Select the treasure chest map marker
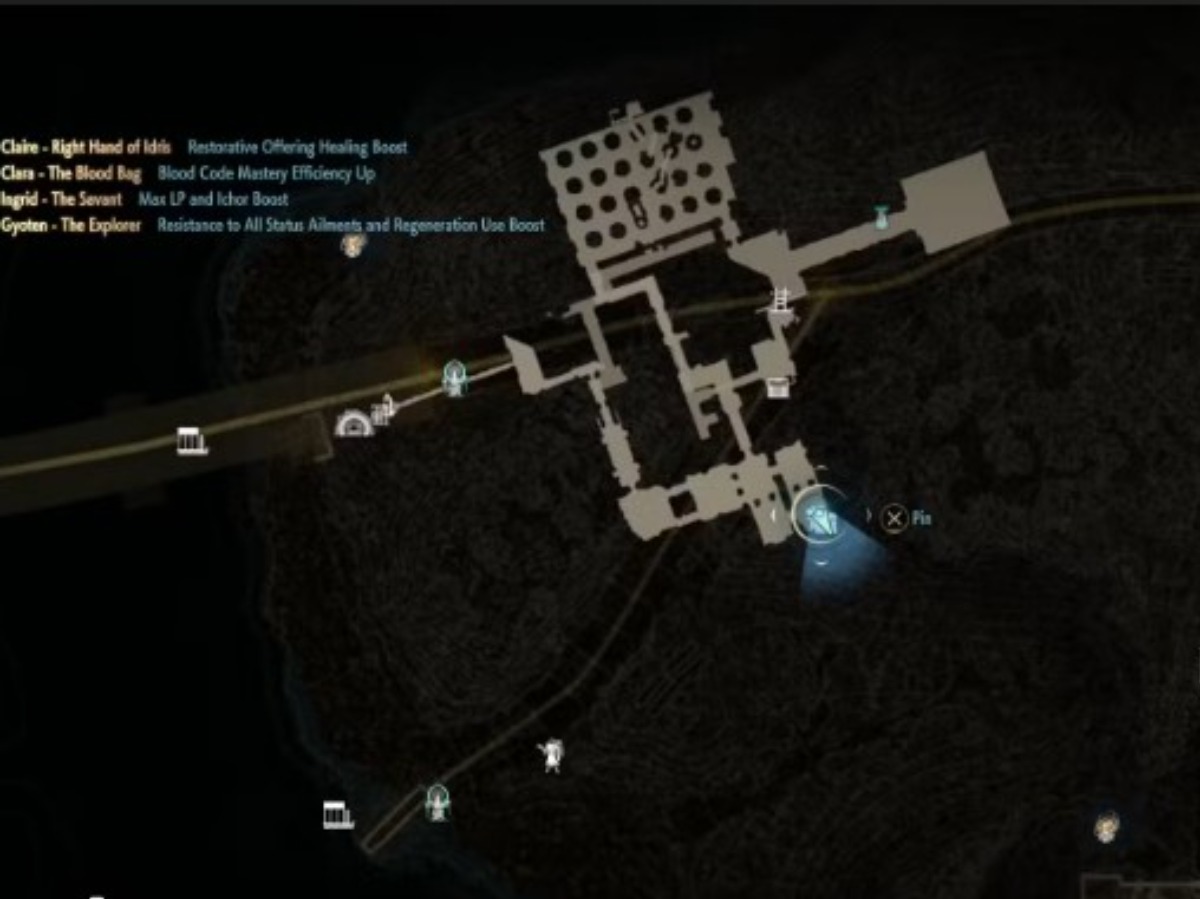 (x=777, y=387)
